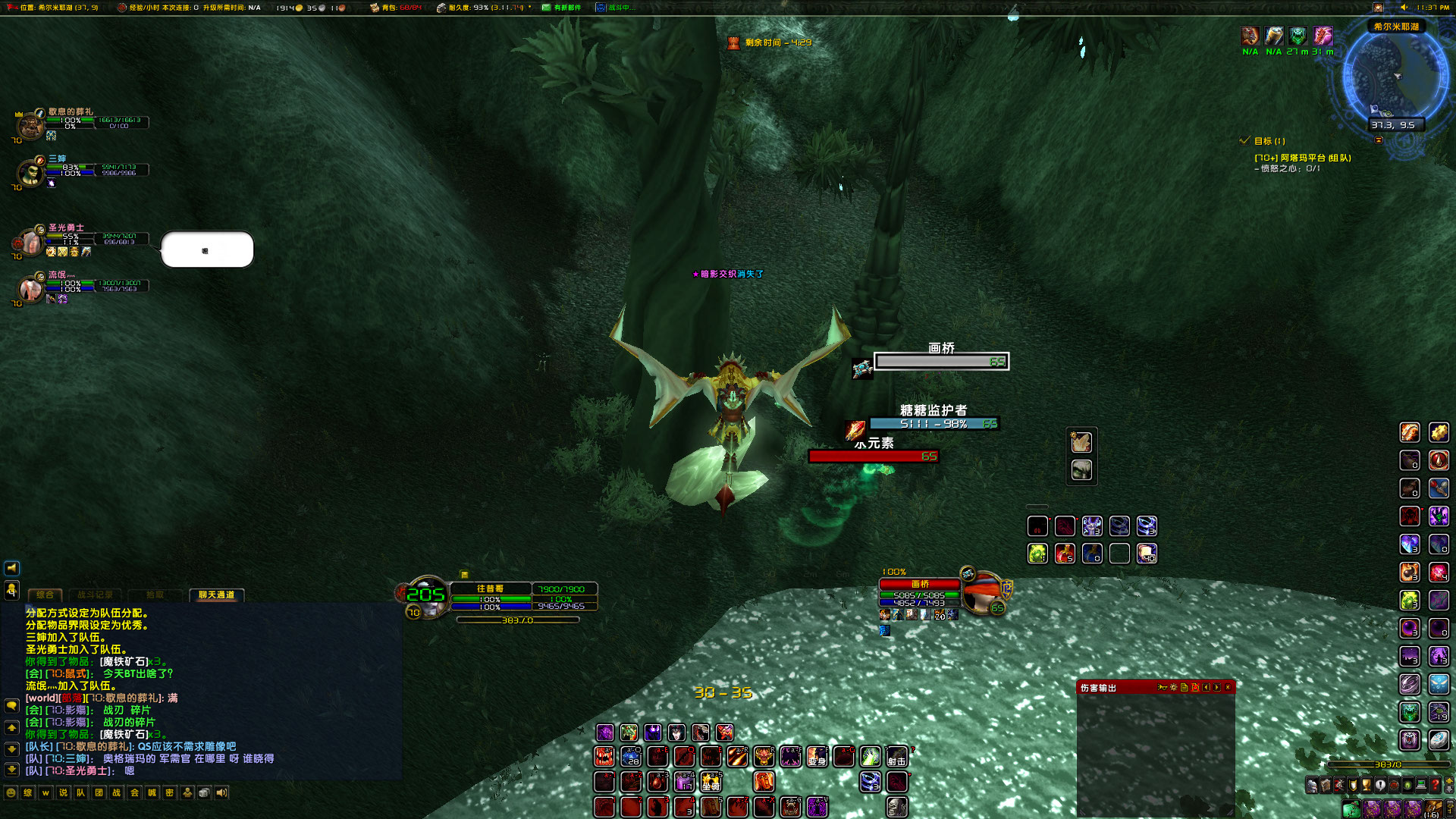This screenshot has width=1456, height=819.
Task: Toggle the megaphone icon above the chat window
Action: tap(11, 568)
